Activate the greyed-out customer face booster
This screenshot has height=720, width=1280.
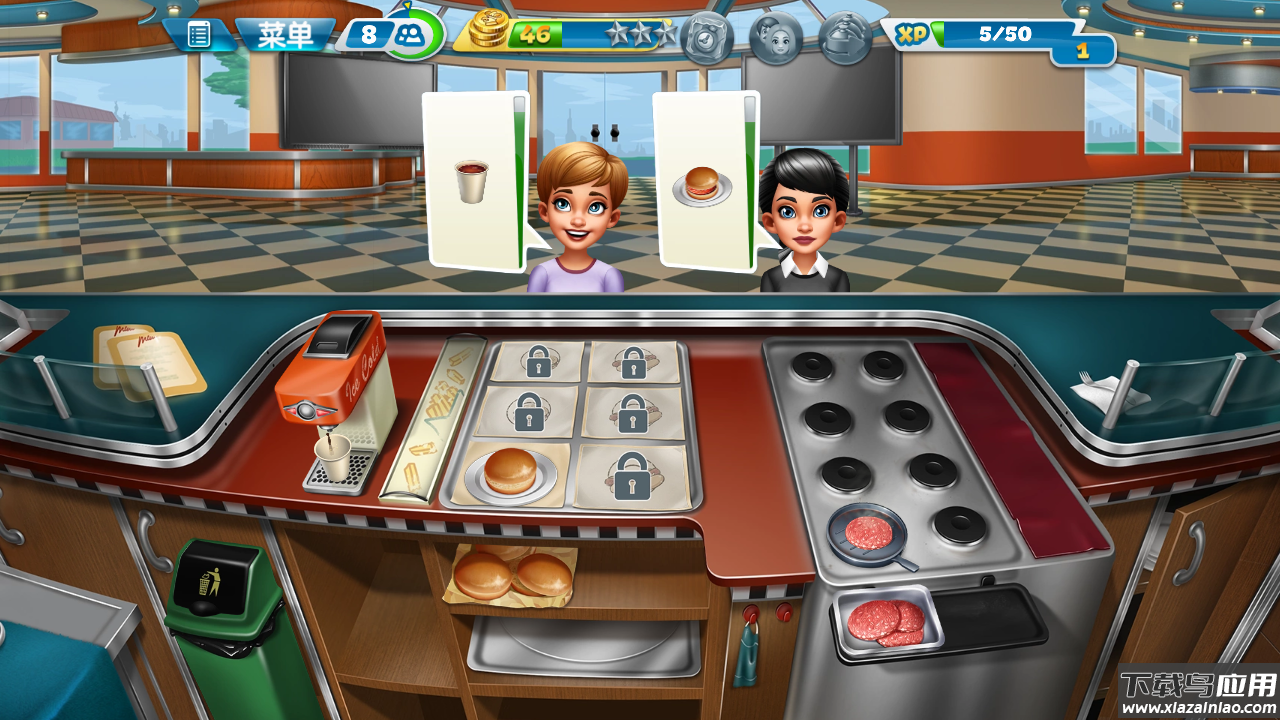point(775,38)
